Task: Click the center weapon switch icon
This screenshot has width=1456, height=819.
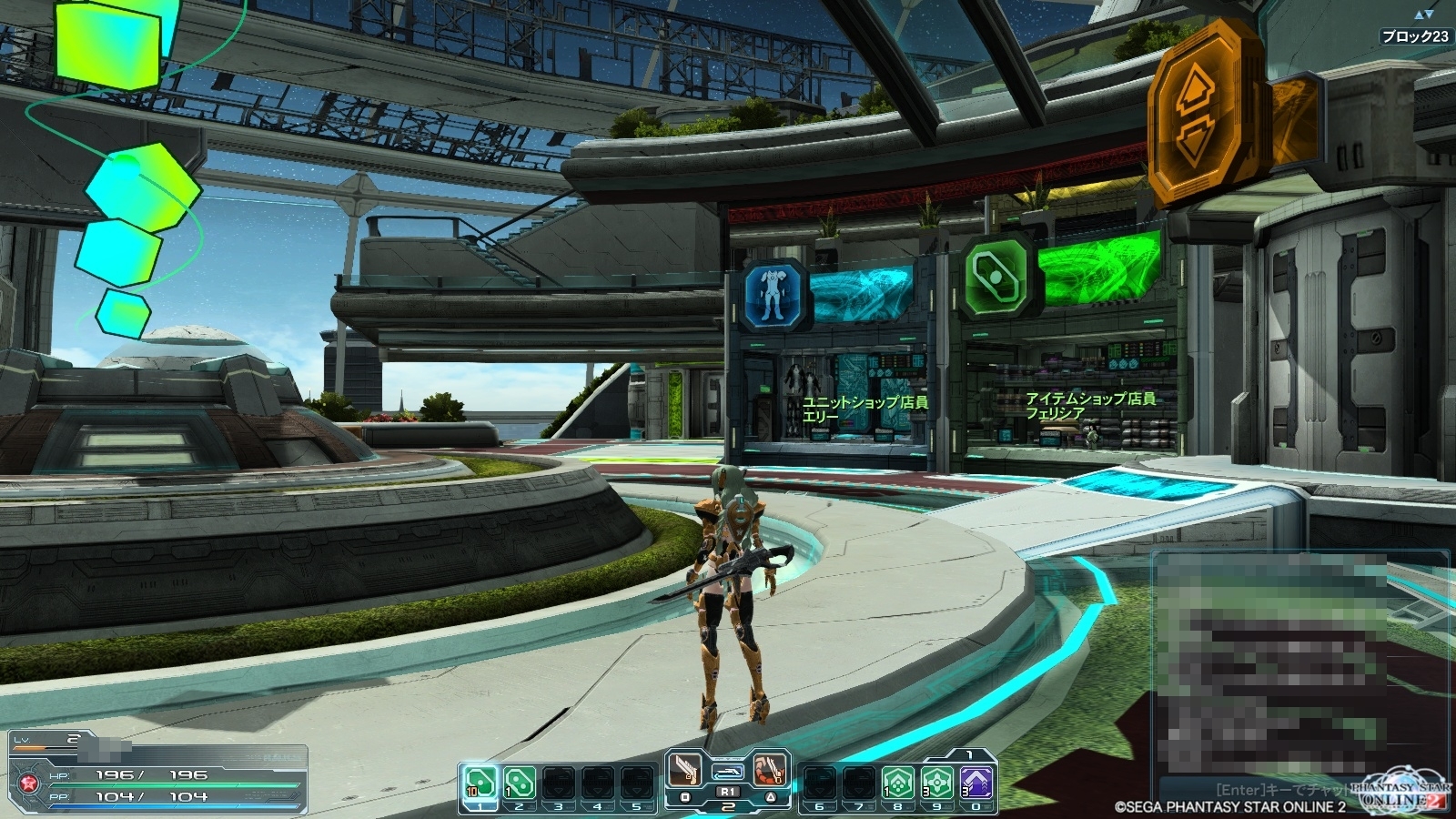Action: click(727, 773)
